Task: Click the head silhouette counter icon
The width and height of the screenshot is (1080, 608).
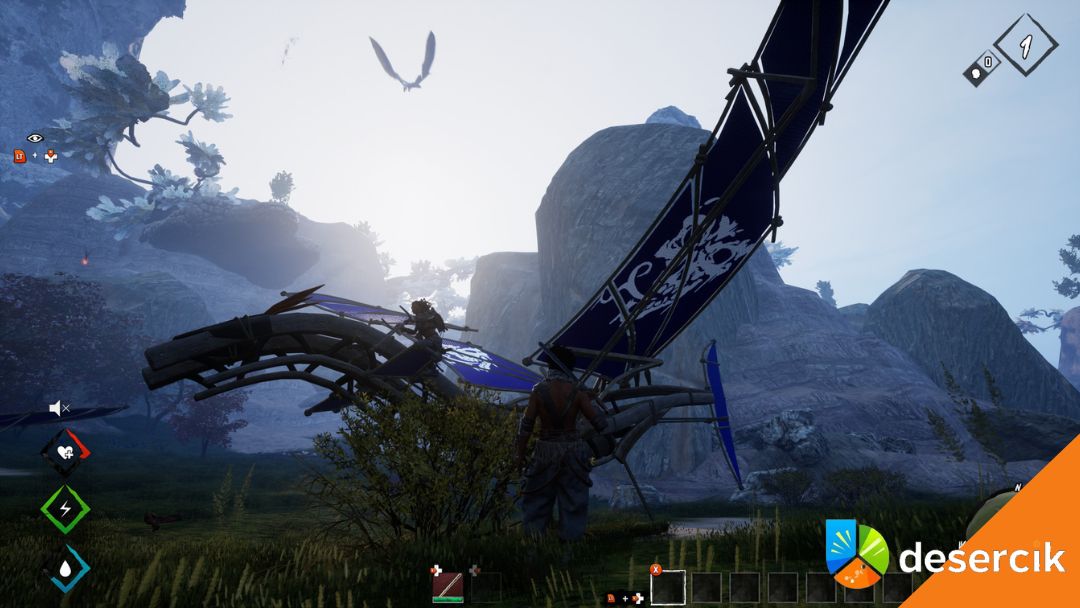Action: tap(981, 68)
